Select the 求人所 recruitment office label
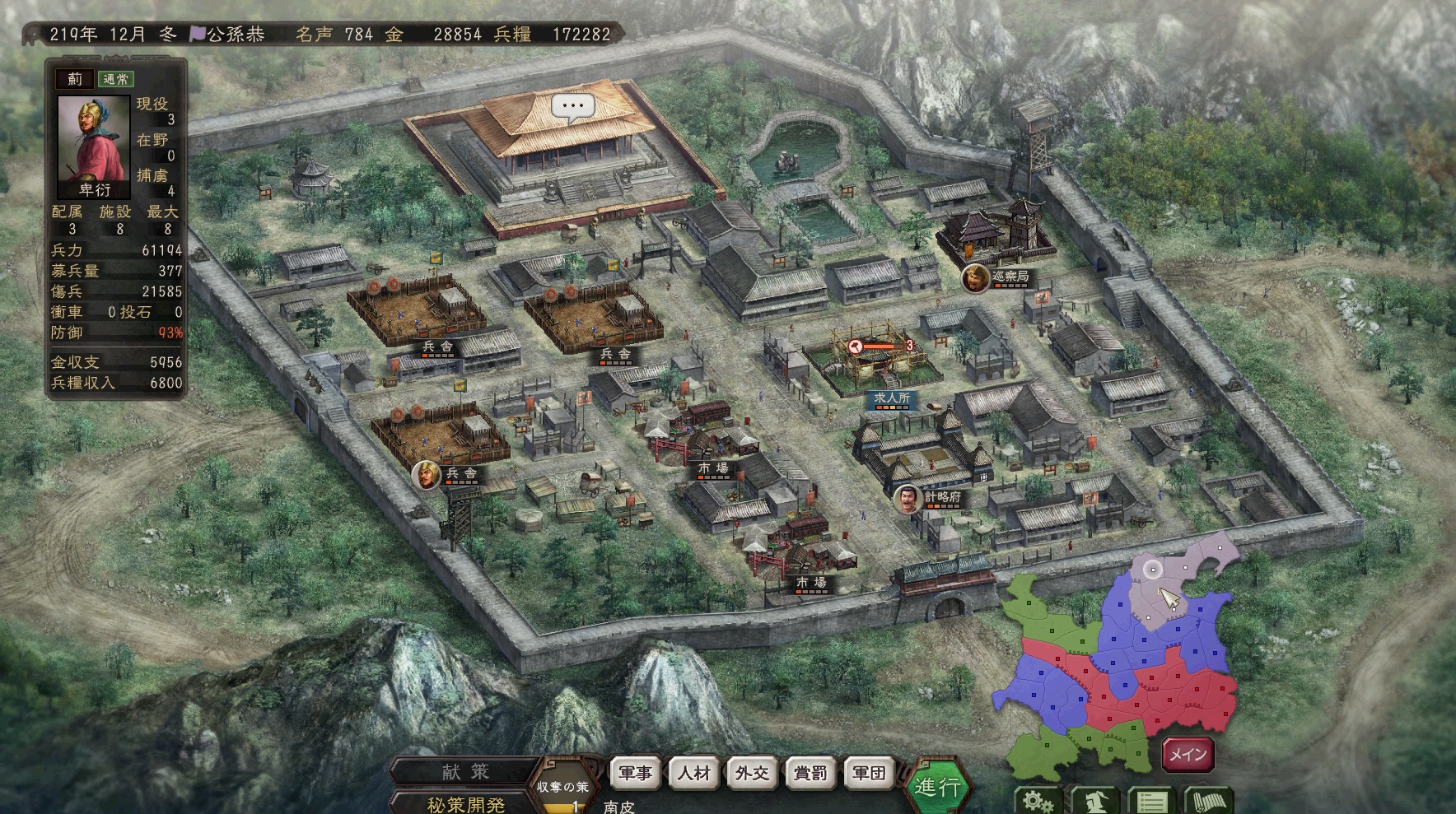The height and width of the screenshot is (814, 1456). (x=892, y=398)
